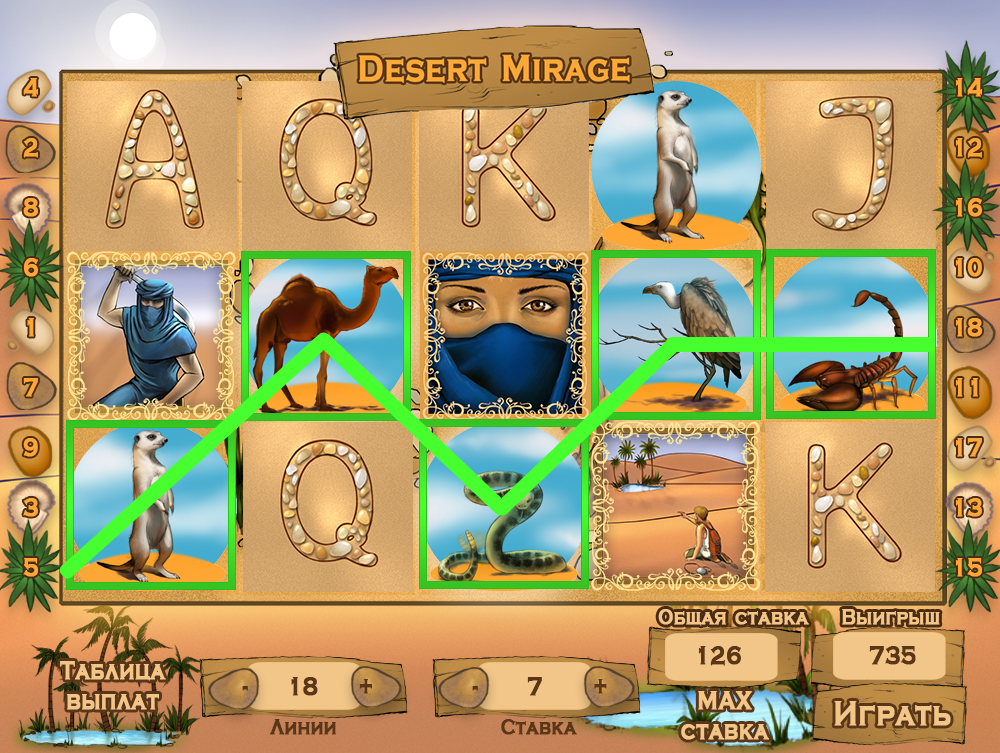
Task: Set the maximum bet with MAX ставка
Action: (725, 714)
